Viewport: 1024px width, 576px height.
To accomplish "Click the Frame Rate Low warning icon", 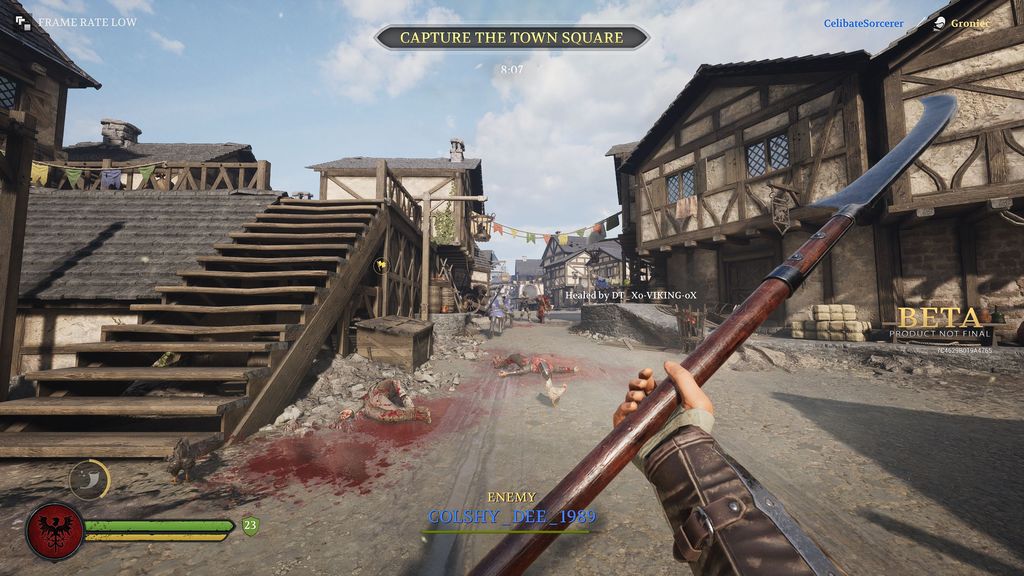I will (24, 22).
